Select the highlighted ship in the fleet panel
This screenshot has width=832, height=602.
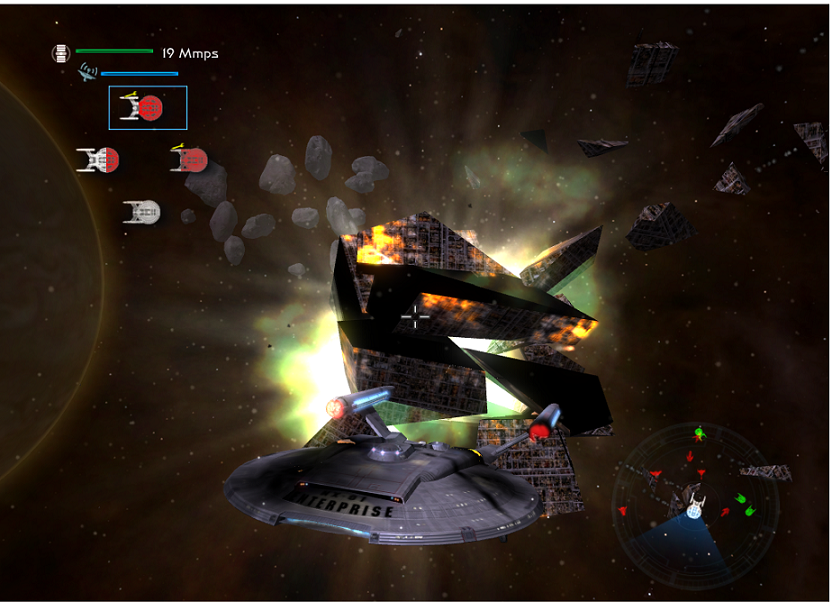(147, 107)
